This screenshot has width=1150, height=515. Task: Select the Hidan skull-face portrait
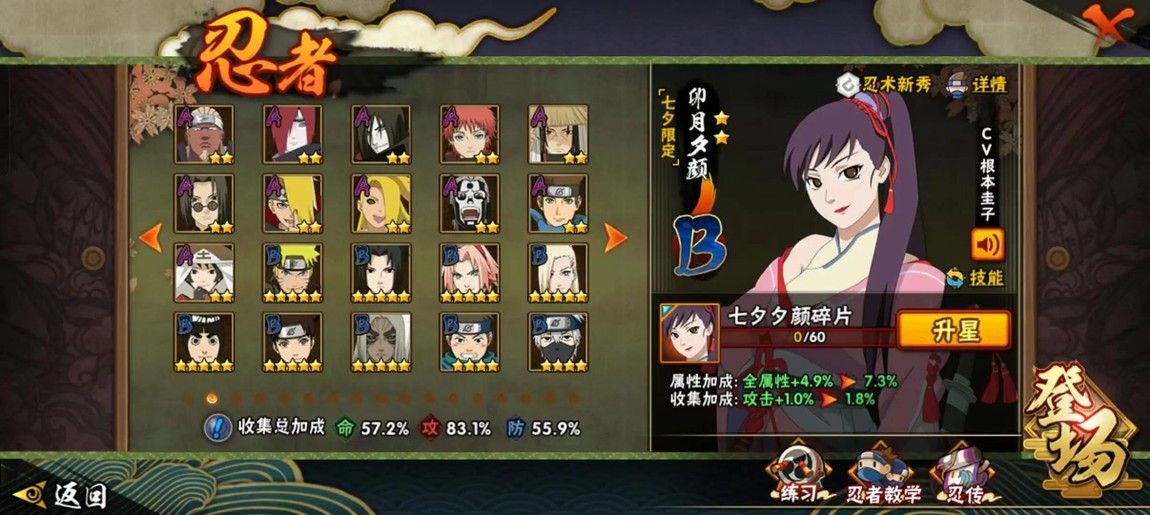pyautogui.click(x=469, y=201)
